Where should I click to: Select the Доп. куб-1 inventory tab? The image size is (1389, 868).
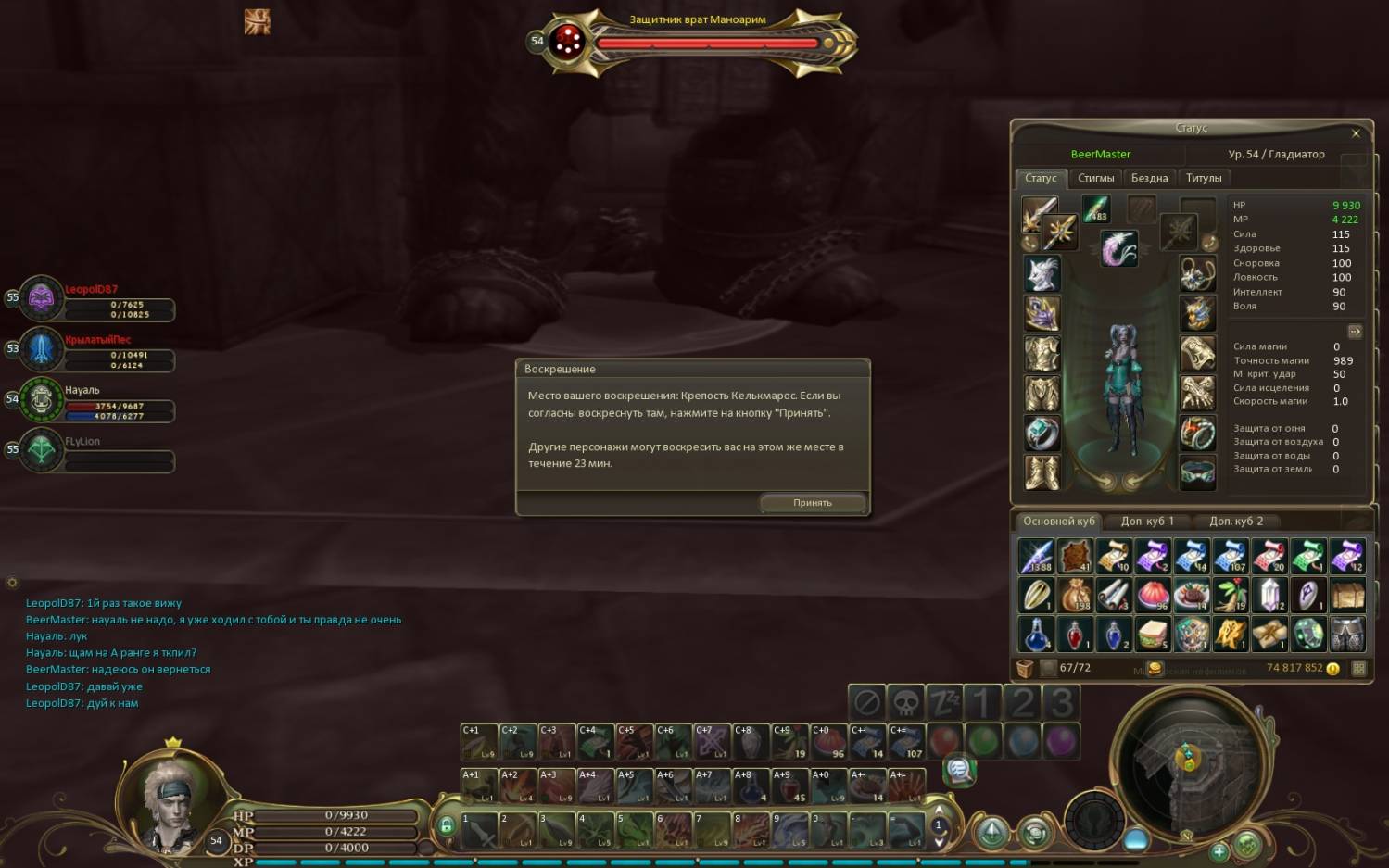point(1147,522)
